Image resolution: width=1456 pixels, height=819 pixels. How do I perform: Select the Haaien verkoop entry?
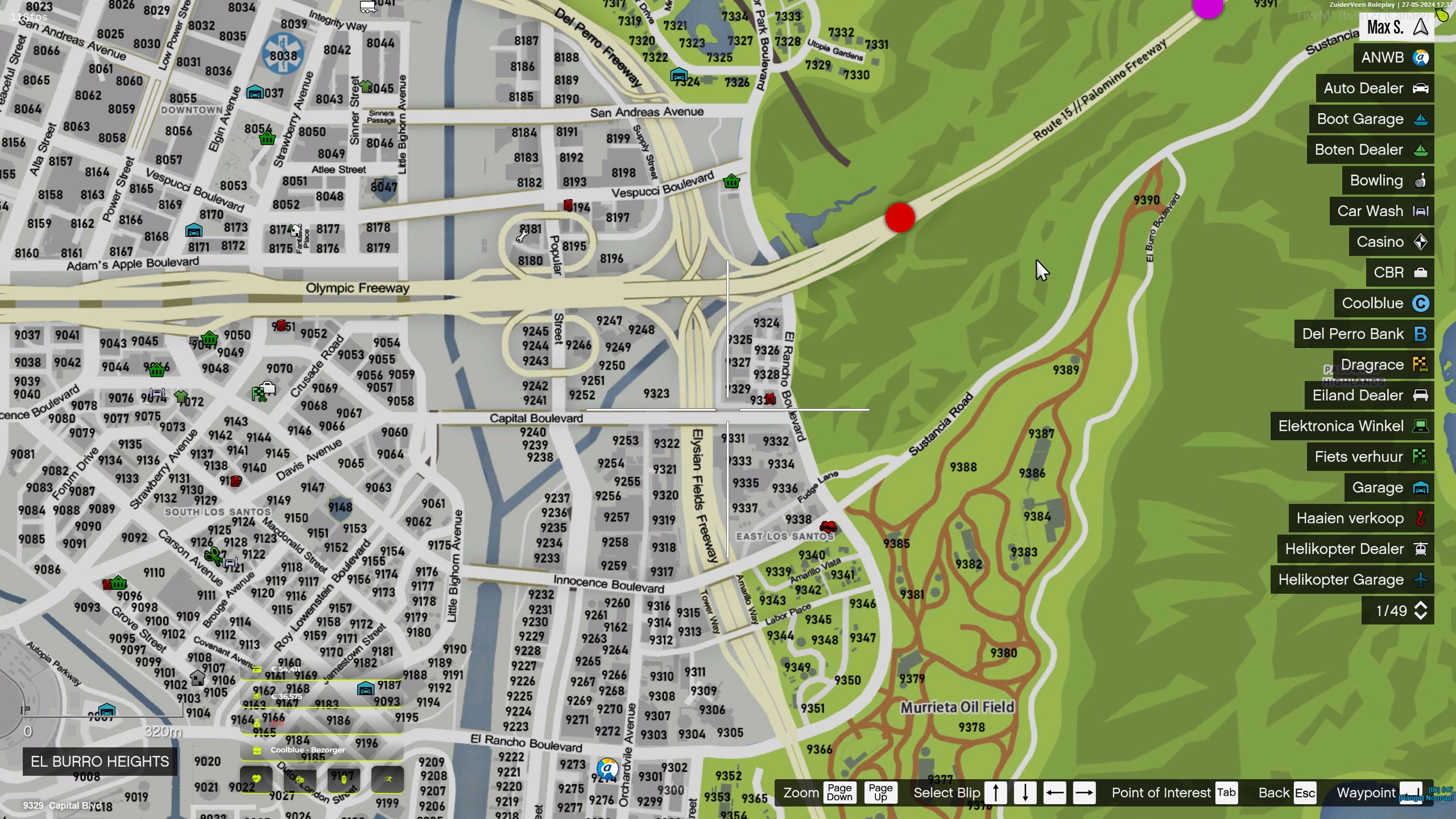pyautogui.click(x=1361, y=518)
